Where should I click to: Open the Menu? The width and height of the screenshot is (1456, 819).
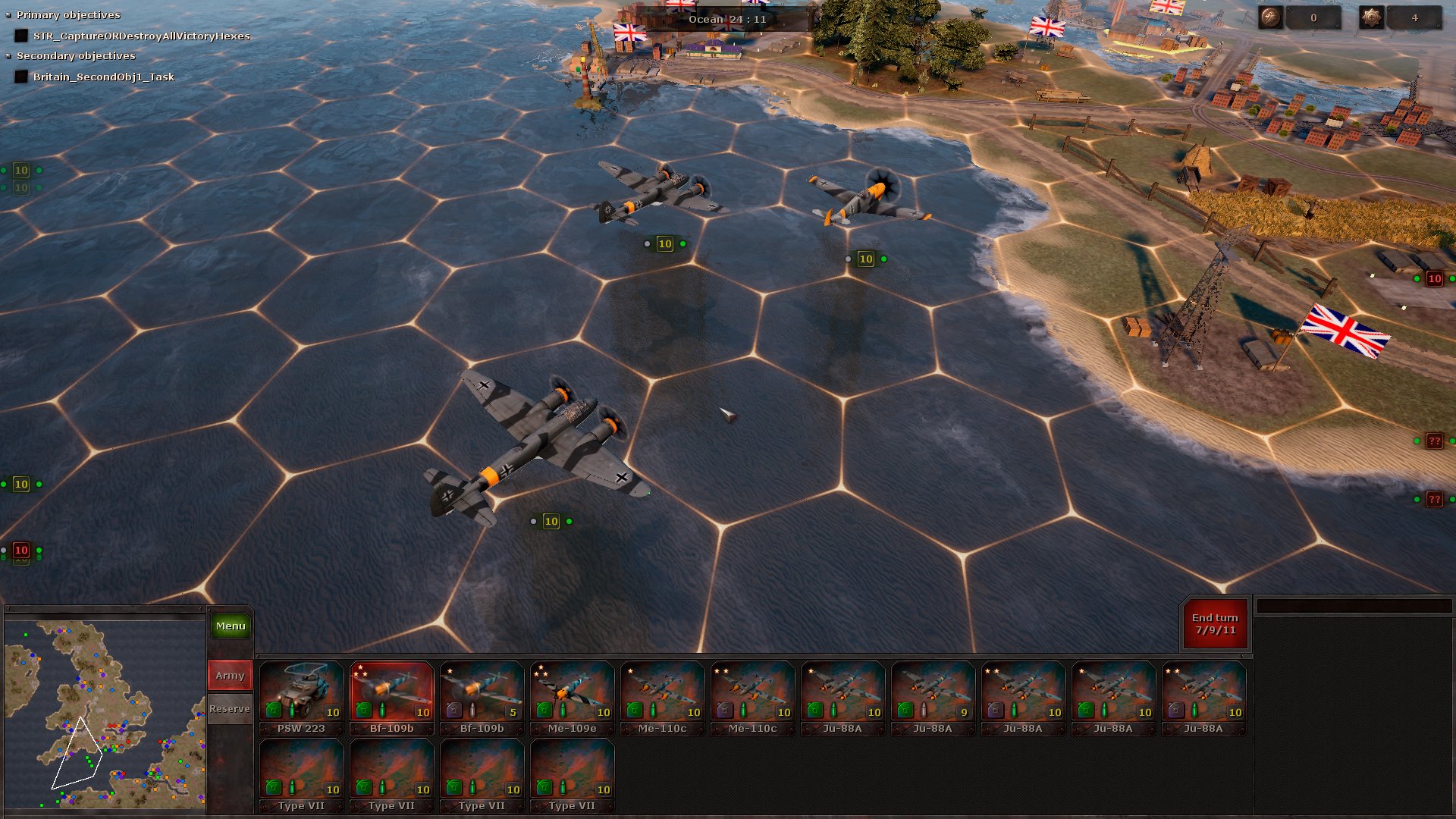230,626
